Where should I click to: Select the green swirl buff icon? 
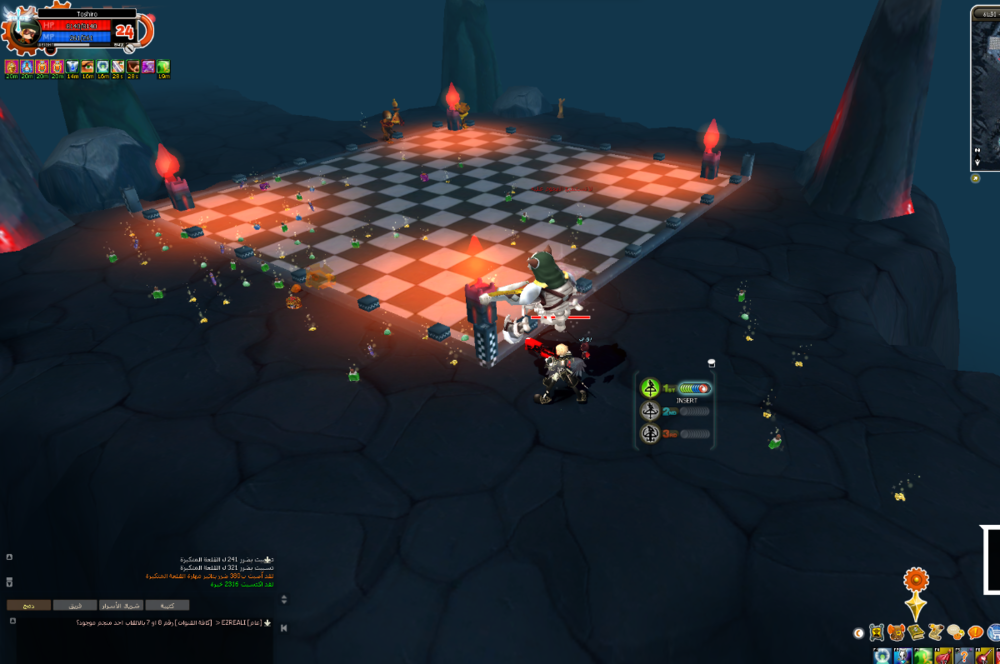162,67
